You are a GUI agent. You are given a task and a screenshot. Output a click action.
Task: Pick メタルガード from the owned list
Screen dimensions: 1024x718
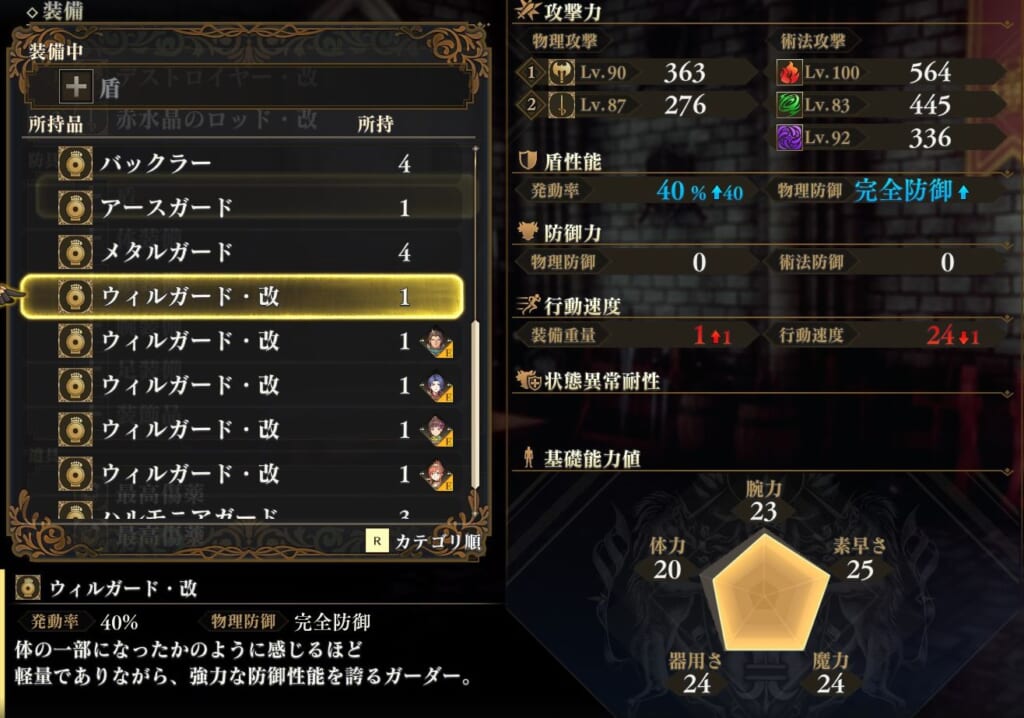[250, 252]
